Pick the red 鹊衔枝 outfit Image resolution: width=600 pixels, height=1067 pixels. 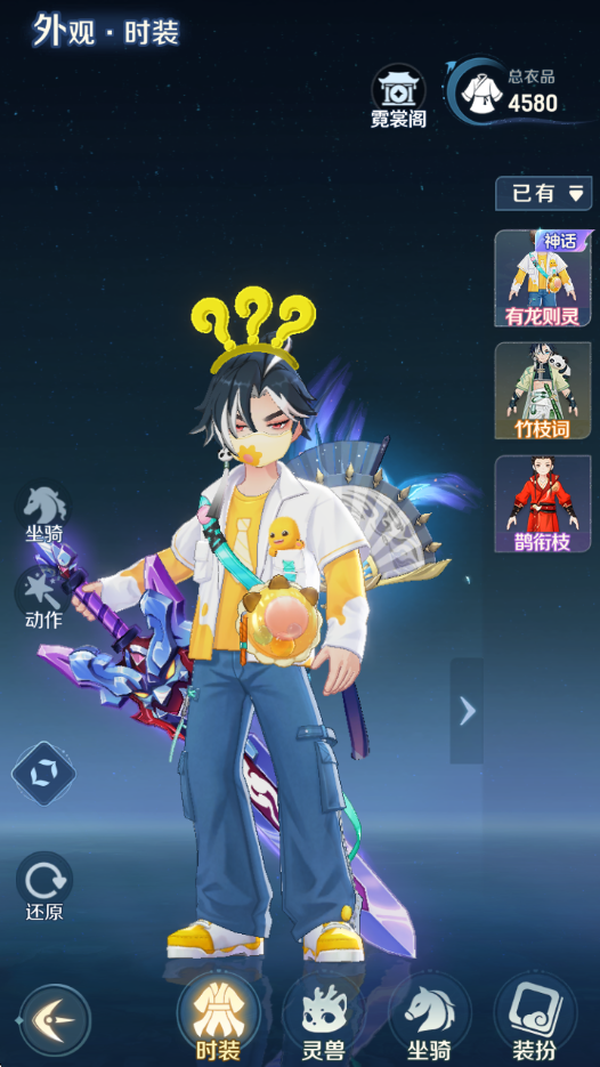543,504
